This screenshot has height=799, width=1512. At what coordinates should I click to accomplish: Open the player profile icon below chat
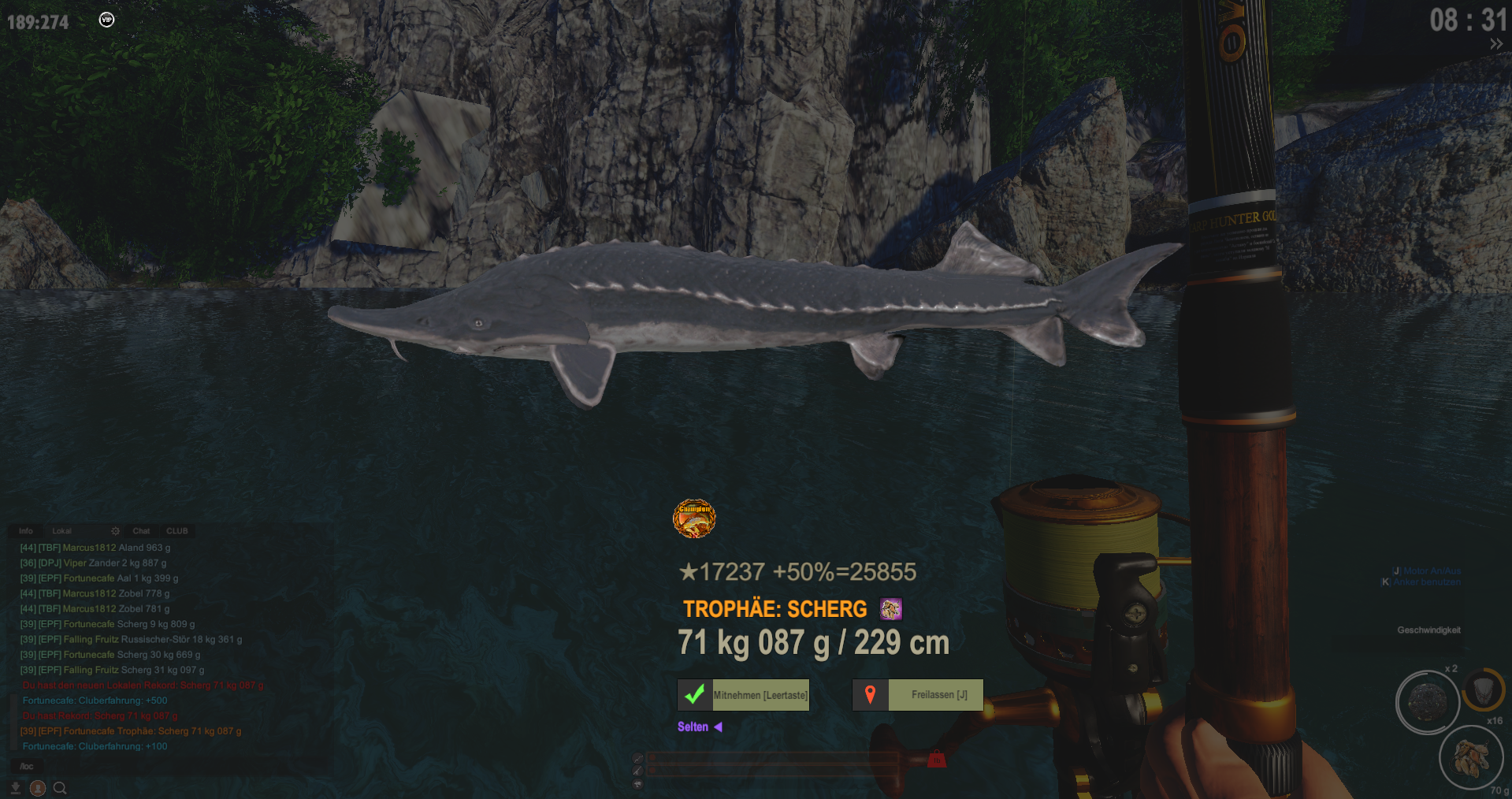(x=37, y=787)
